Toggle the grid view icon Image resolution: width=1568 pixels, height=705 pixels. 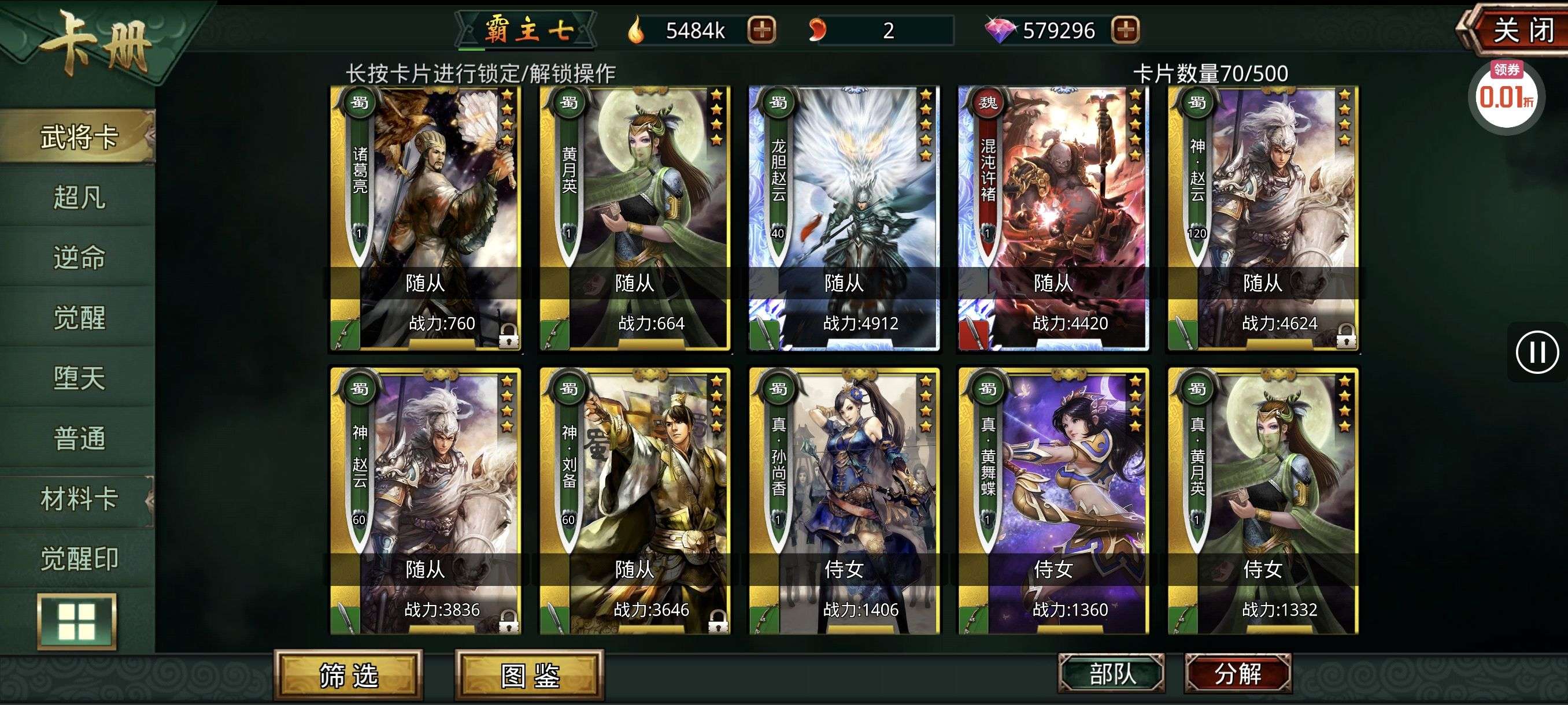pos(77,621)
